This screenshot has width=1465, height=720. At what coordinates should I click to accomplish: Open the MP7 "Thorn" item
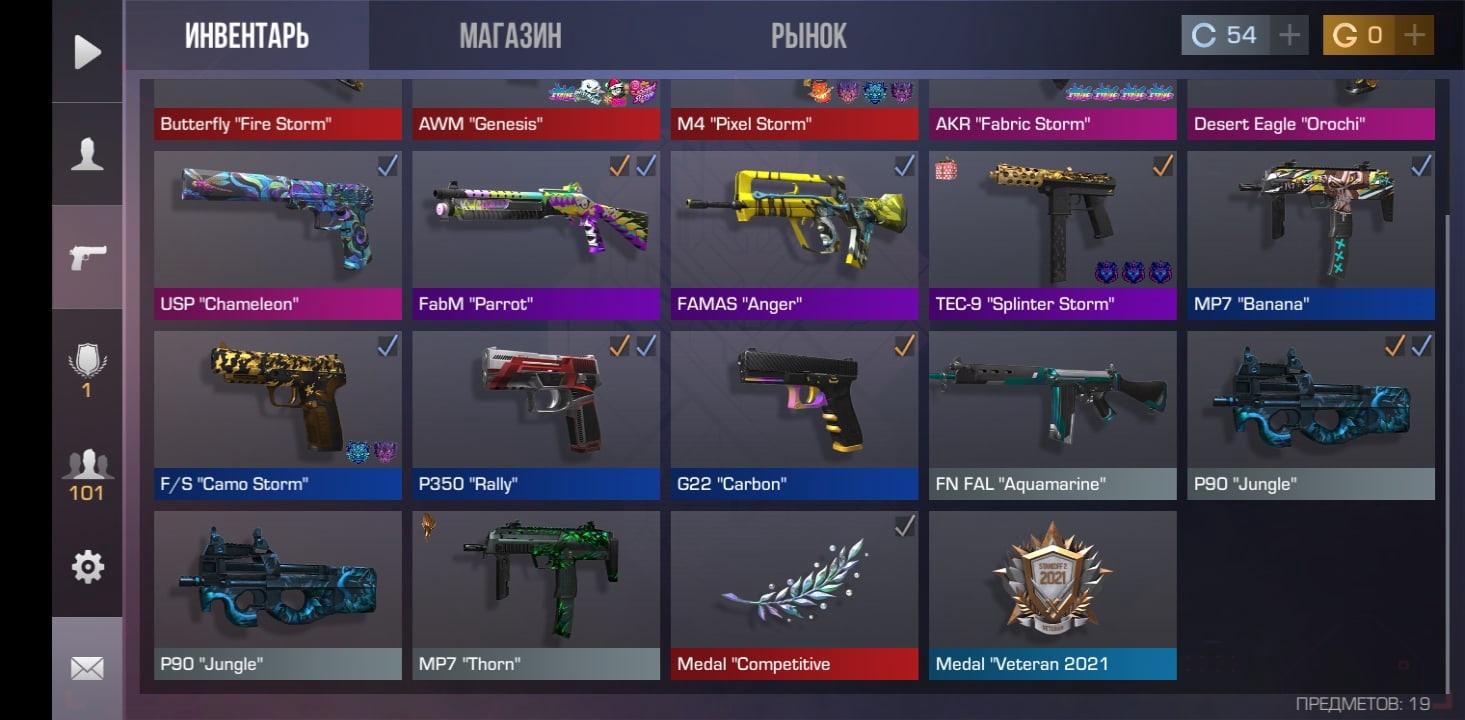point(536,594)
